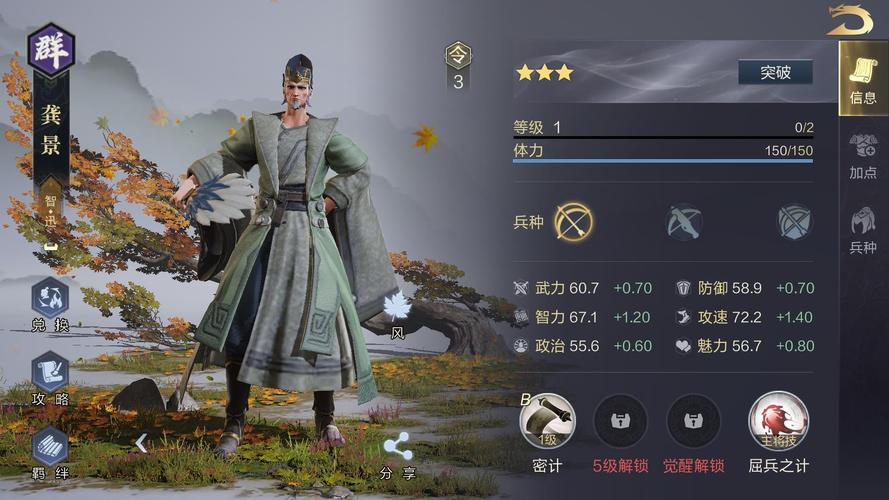Screen dimensions: 889x500
Task: Click the locked 觉醒解锁 skill slot
Action: tap(693, 421)
